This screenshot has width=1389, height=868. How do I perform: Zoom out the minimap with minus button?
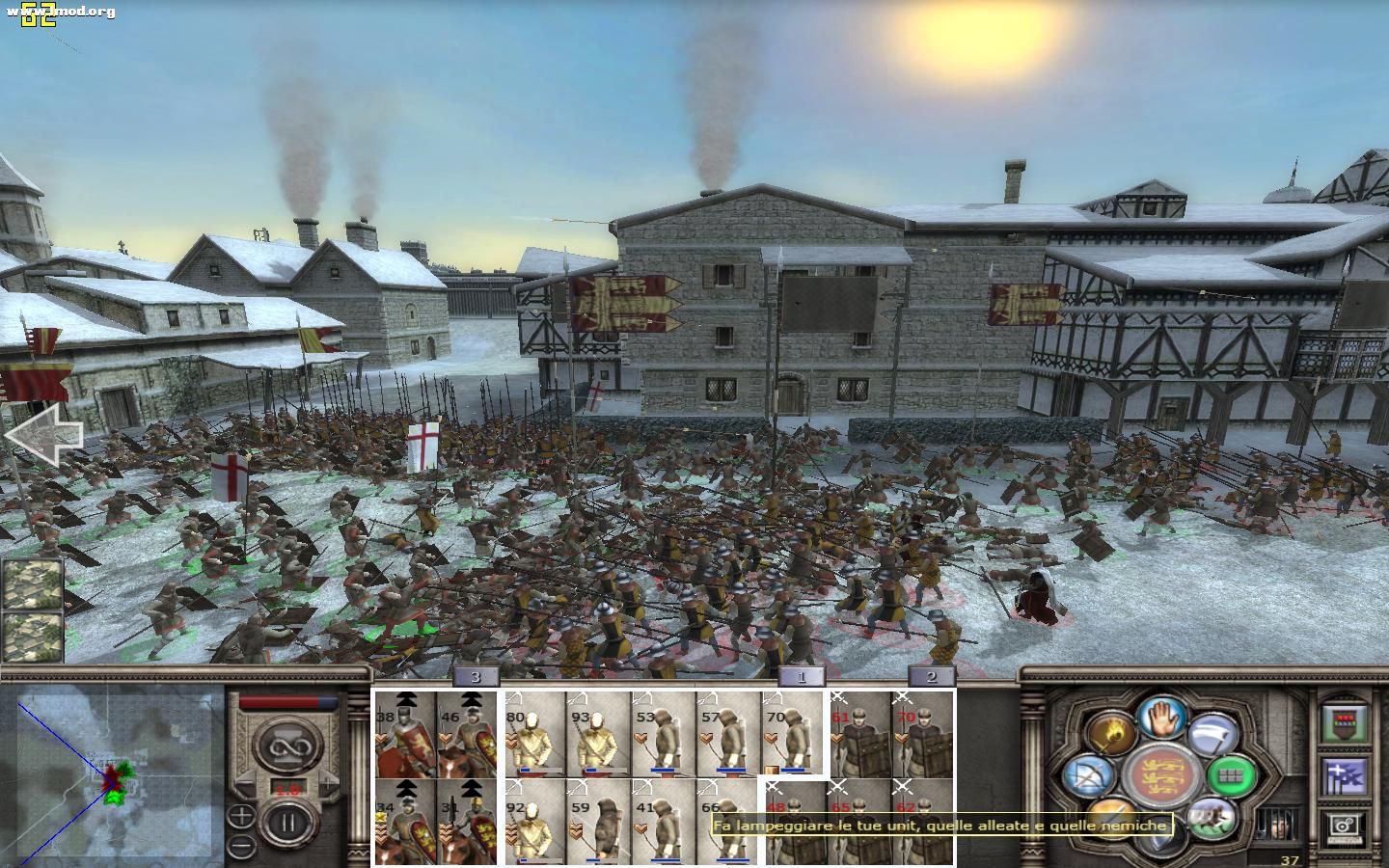click(242, 846)
